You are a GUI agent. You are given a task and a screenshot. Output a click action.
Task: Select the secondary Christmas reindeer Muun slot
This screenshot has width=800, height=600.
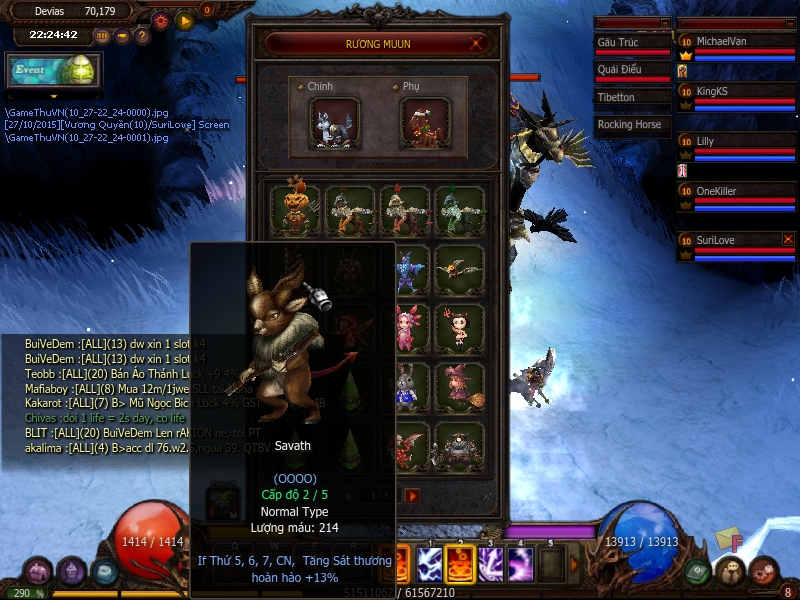425,124
